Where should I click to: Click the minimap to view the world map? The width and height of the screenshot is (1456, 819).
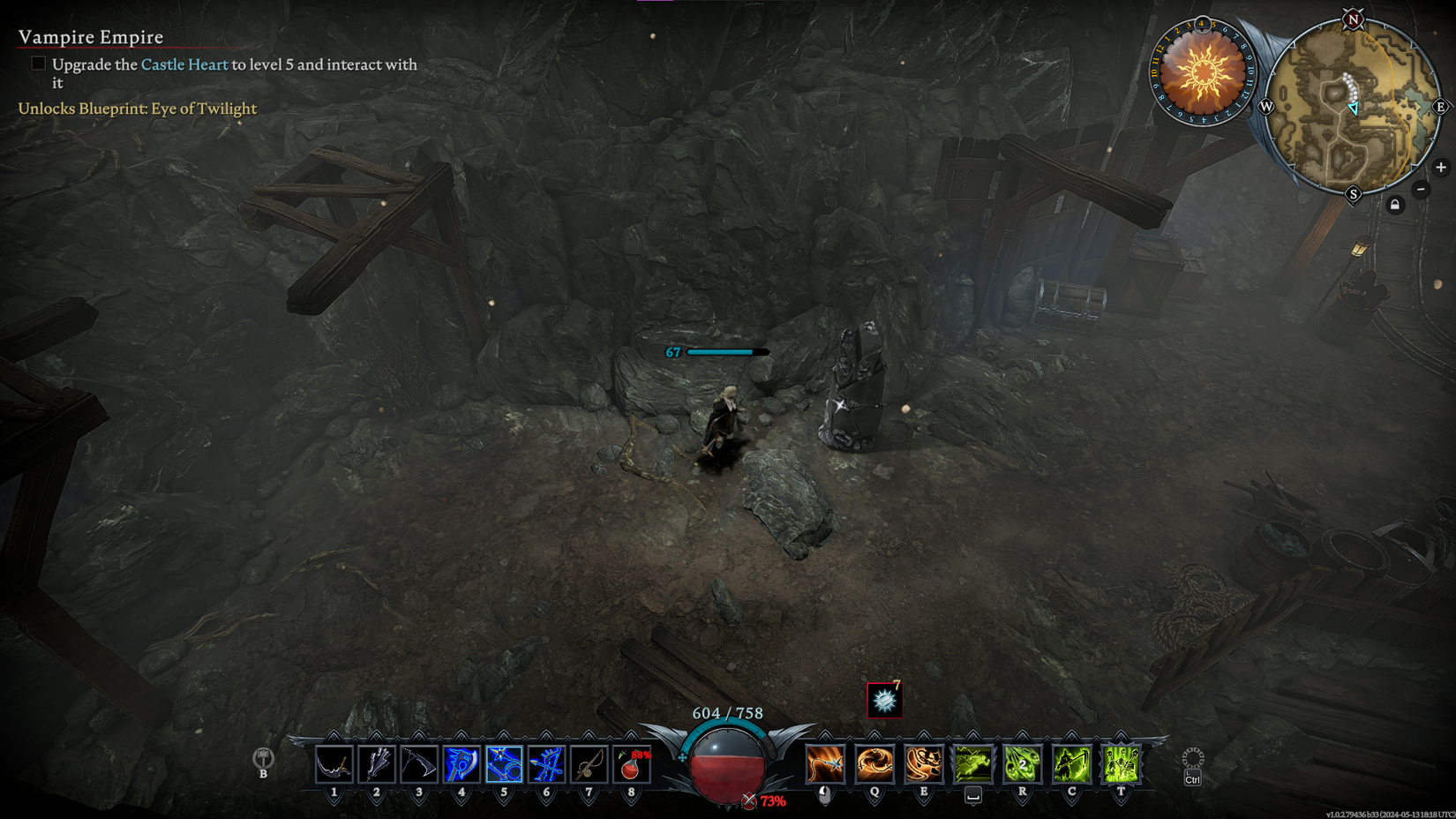coord(1355,106)
